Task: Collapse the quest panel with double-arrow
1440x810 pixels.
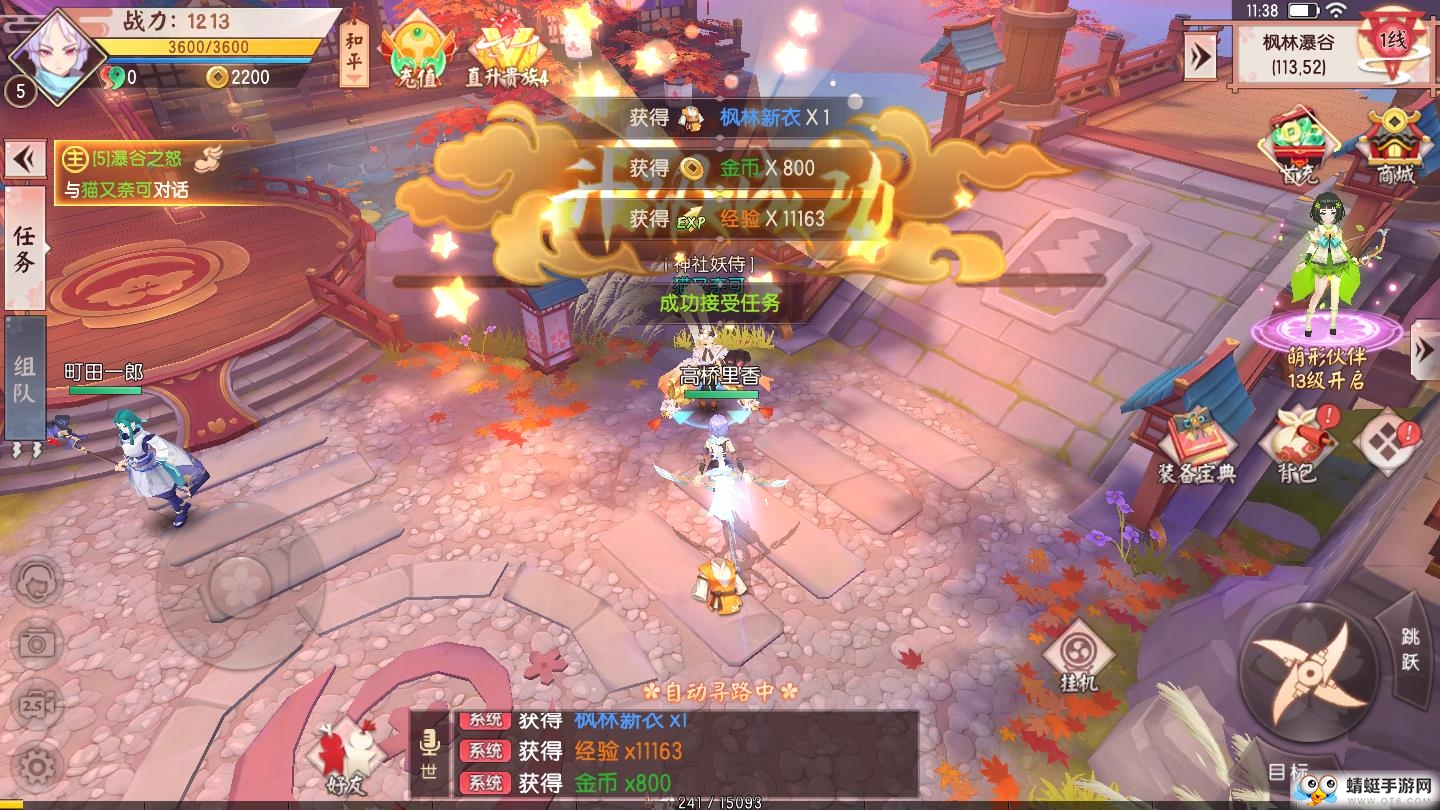Action: 24,159
